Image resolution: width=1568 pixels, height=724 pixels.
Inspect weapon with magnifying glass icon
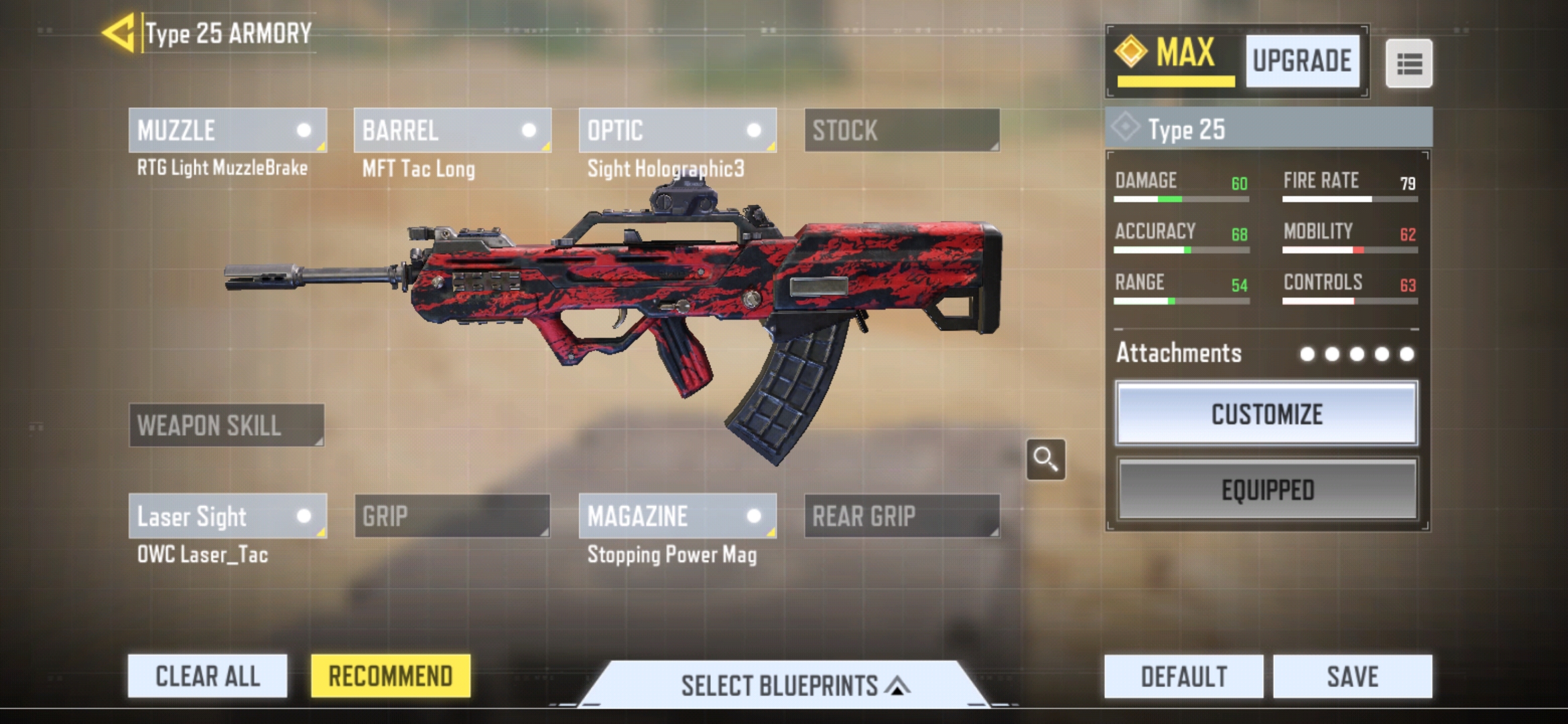pos(1045,459)
